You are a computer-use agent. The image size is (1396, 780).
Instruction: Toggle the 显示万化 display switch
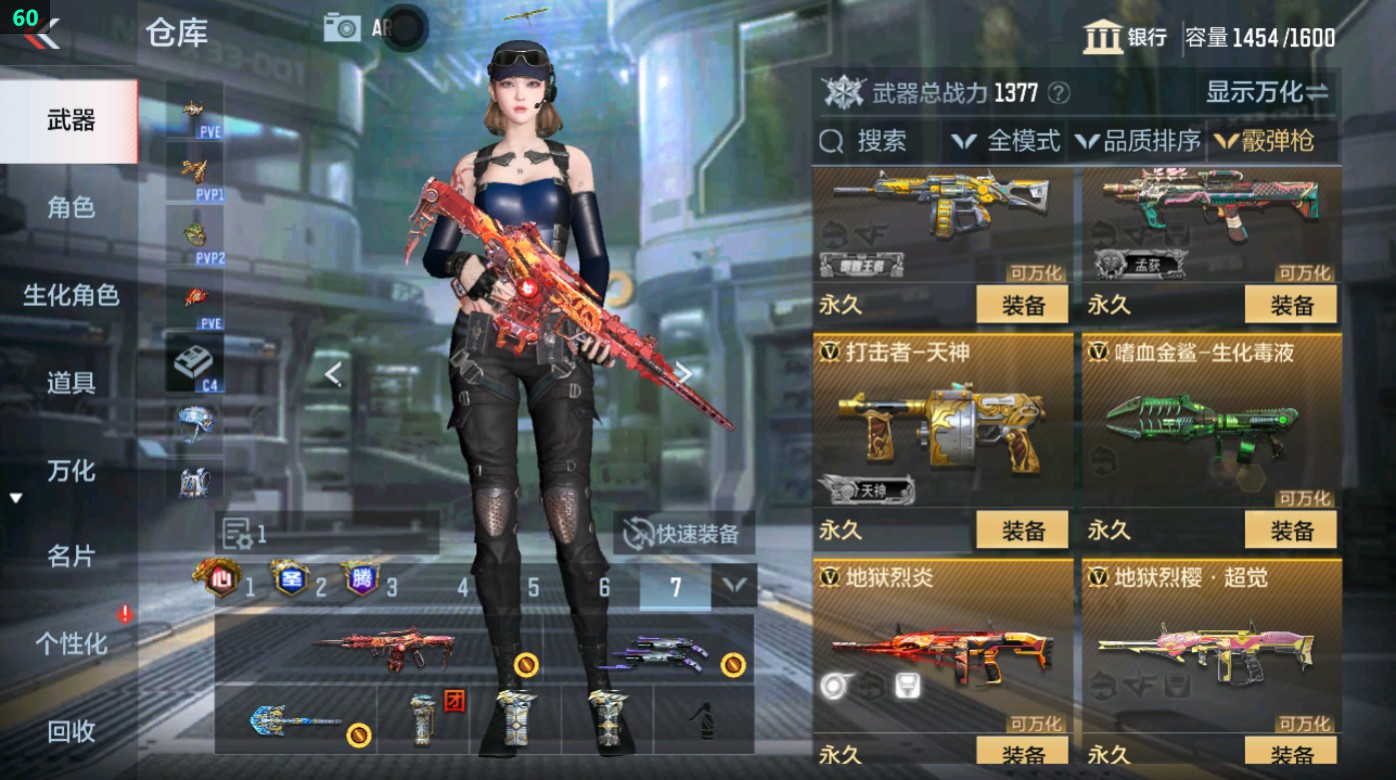coord(1266,90)
